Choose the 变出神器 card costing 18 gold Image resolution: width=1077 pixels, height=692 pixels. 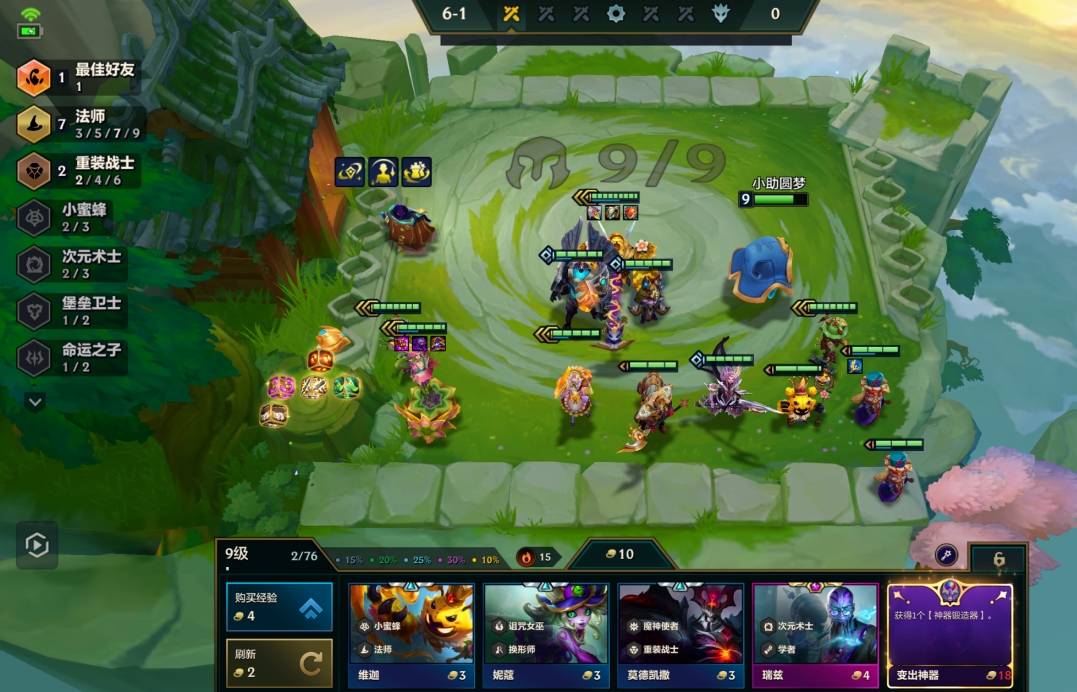[949, 635]
